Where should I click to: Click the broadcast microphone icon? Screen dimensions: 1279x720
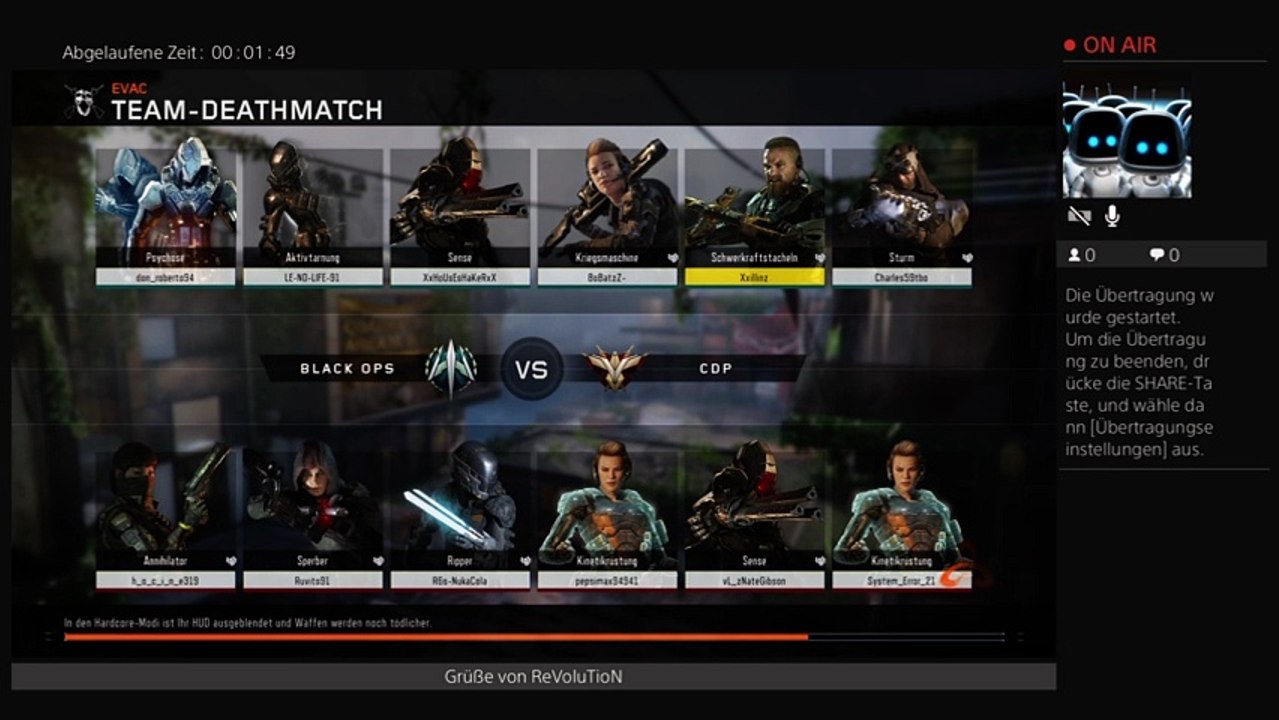[1112, 216]
